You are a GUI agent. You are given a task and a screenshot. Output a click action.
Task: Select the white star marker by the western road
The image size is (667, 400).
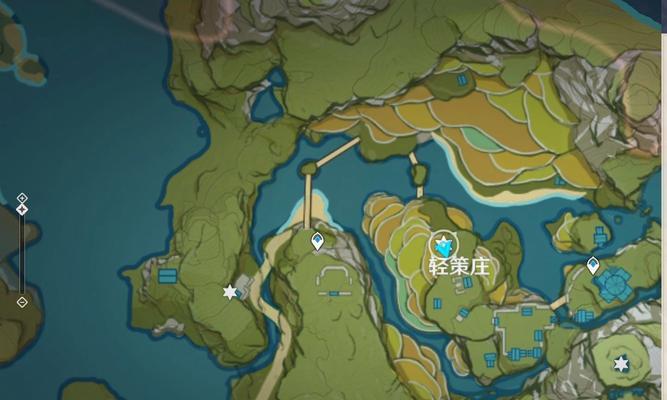pyautogui.click(x=231, y=292)
